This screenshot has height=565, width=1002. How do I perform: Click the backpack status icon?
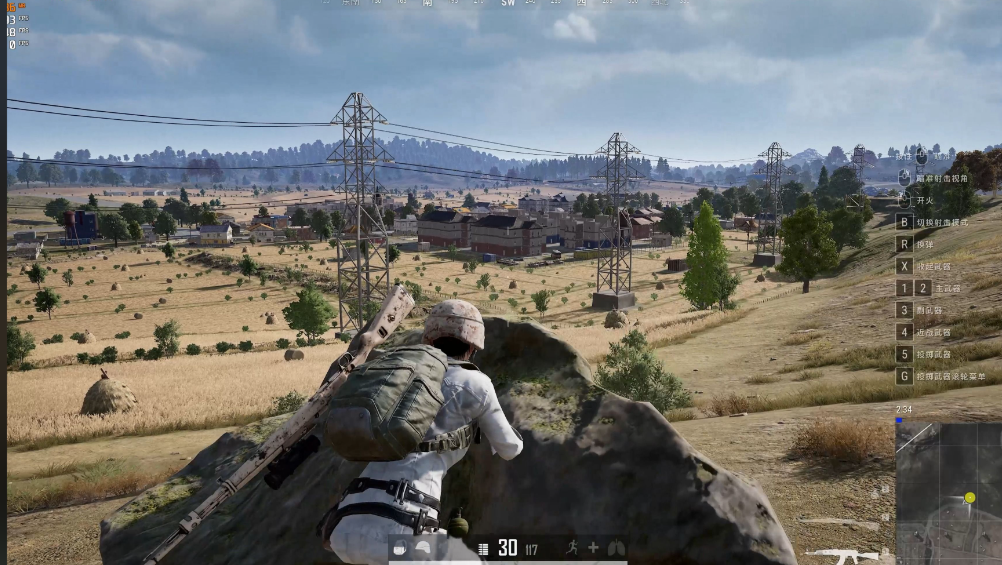point(400,548)
